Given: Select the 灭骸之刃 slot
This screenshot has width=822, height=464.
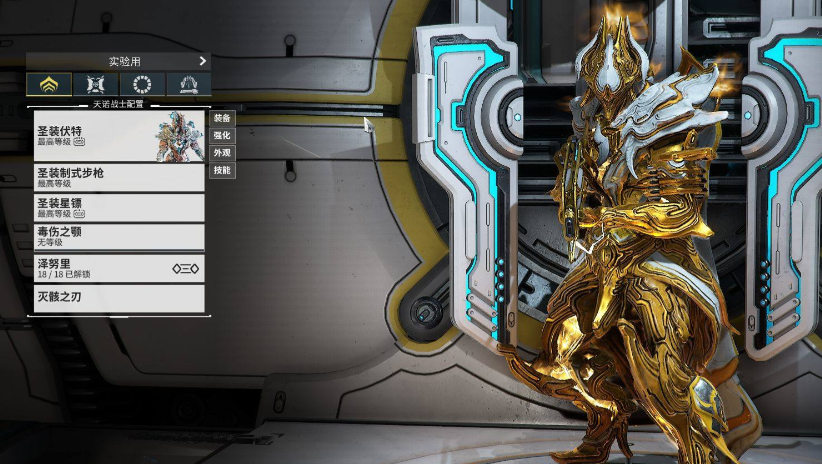Looking at the screenshot, I should (118, 297).
